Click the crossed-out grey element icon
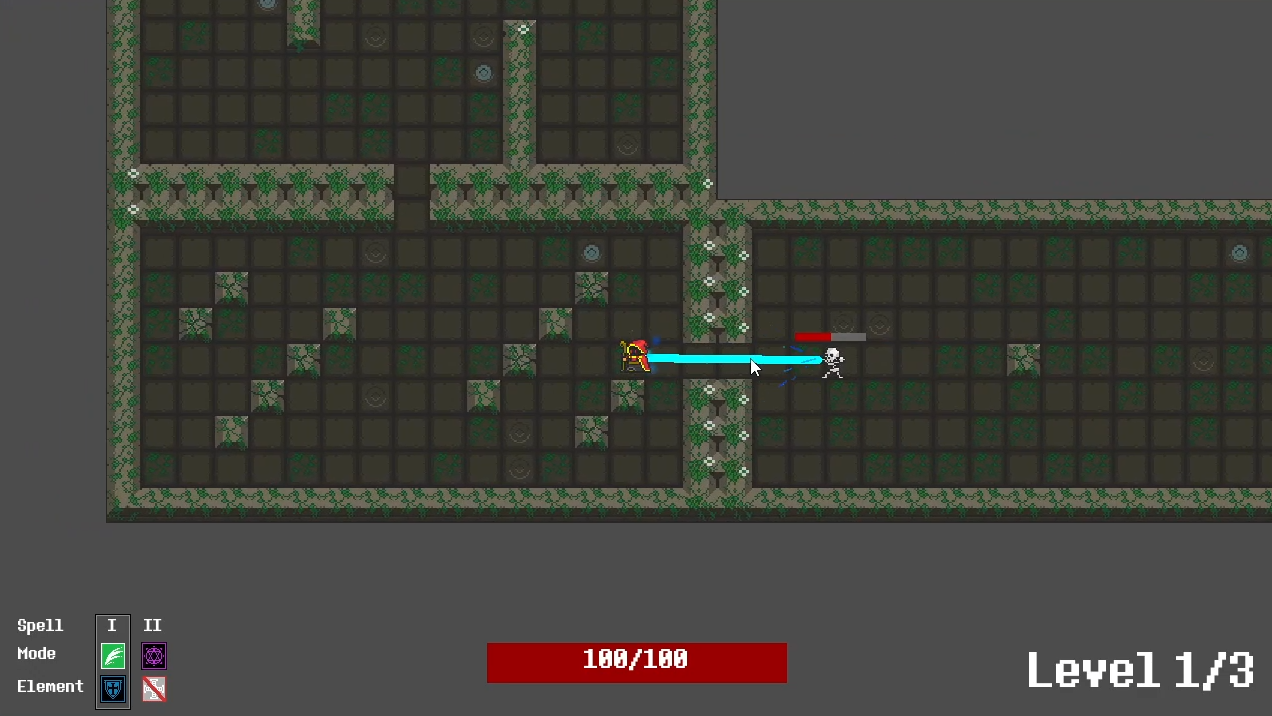1272x716 pixels. (x=154, y=688)
